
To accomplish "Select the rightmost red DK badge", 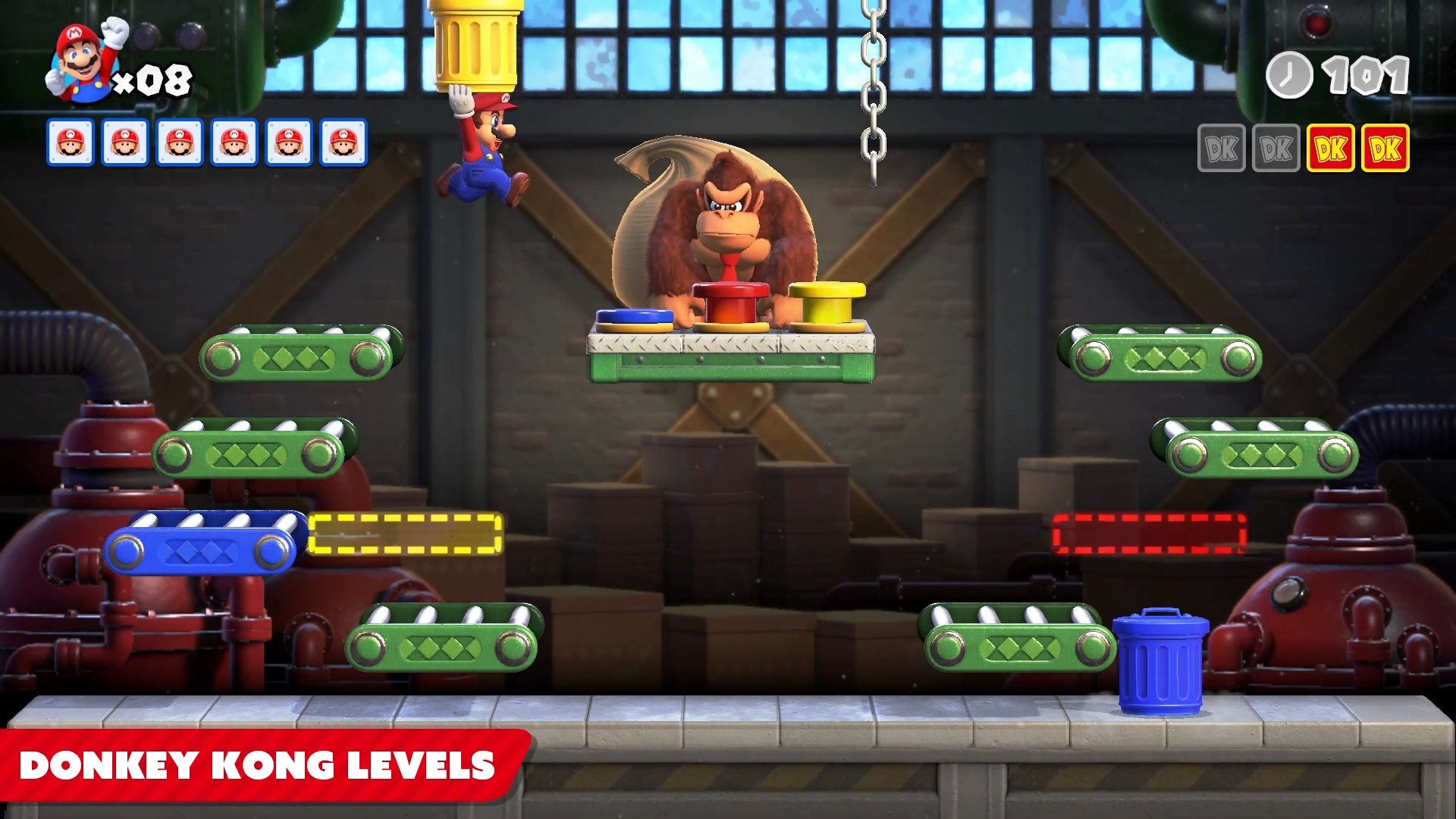I will point(1385,149).
